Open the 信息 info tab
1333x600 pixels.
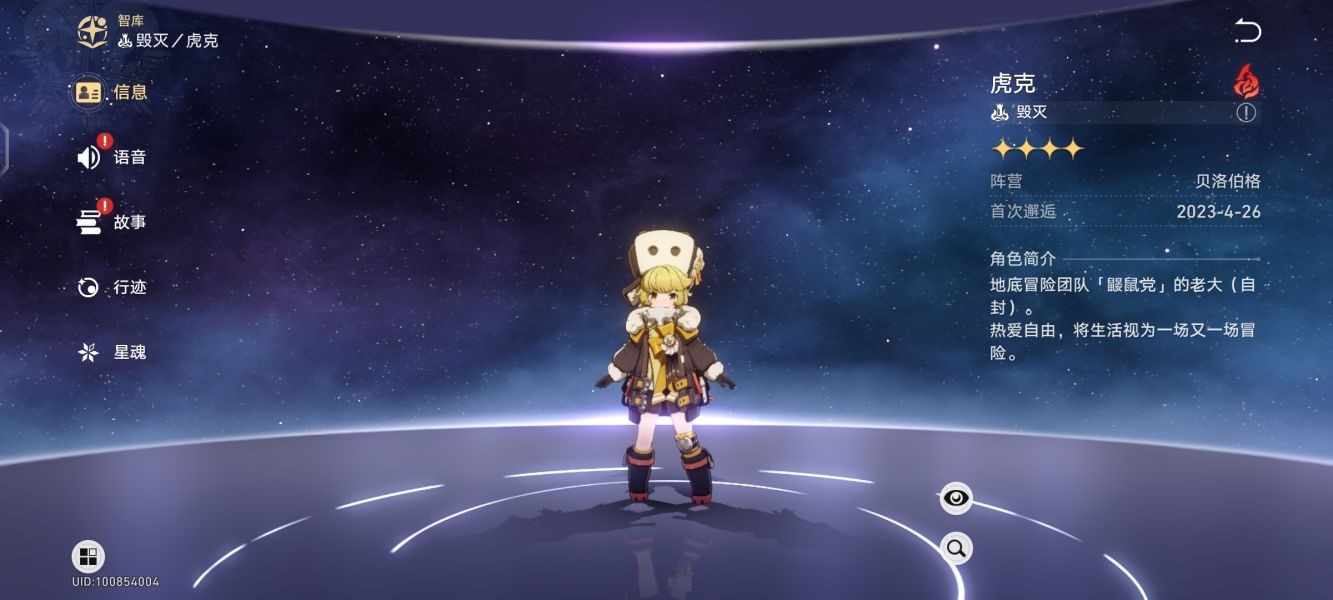coord(112,92)
